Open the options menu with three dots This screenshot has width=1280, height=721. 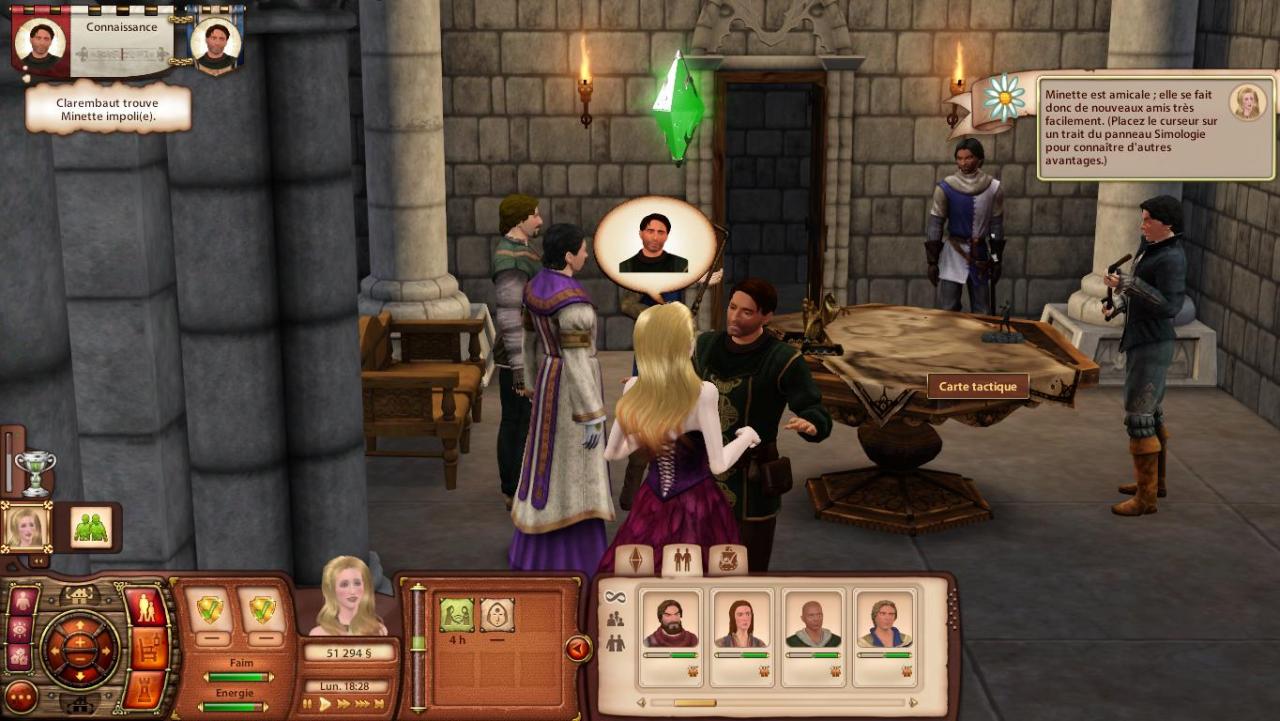[21, 696]
